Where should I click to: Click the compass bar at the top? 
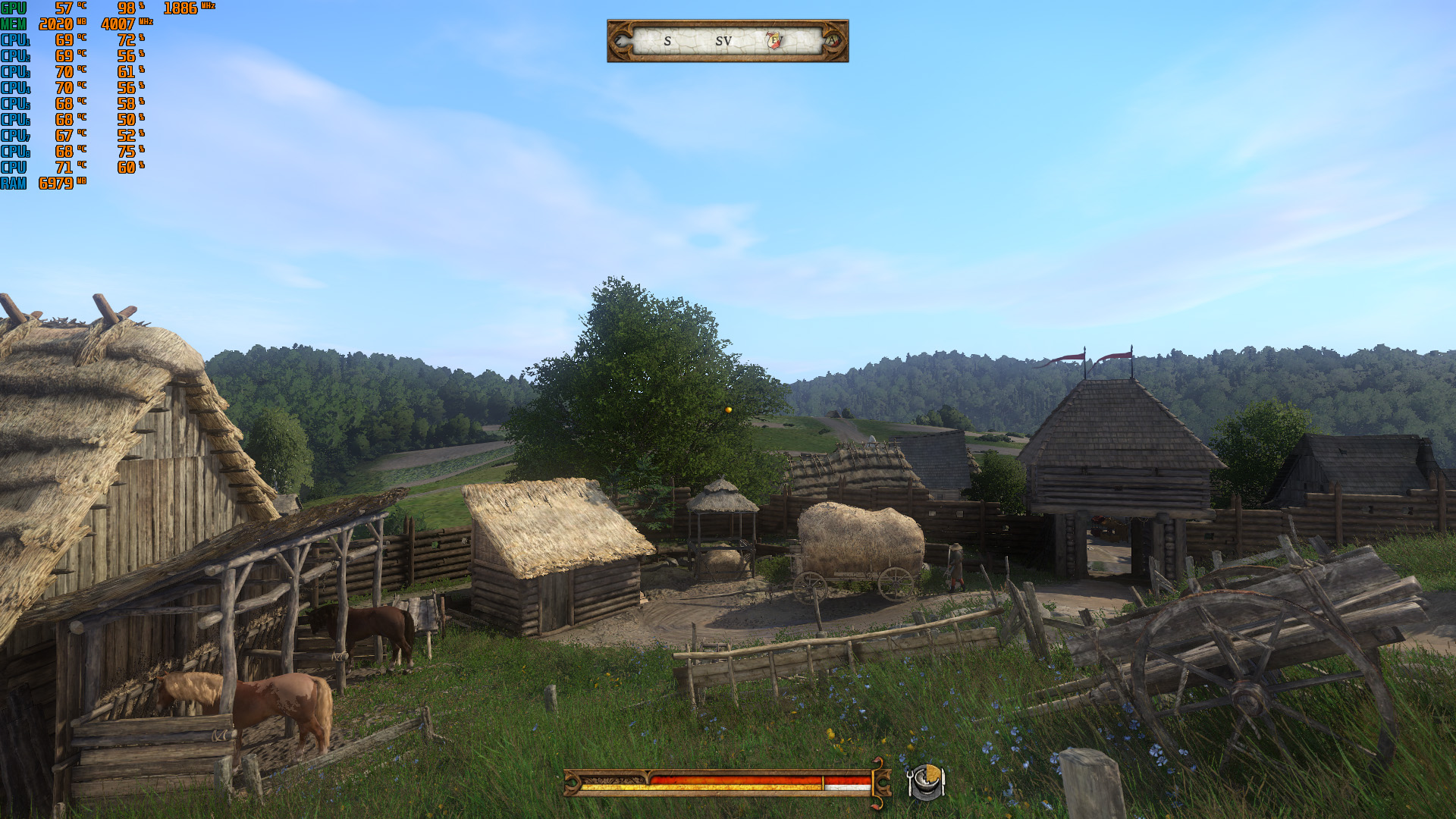point(726,41)
